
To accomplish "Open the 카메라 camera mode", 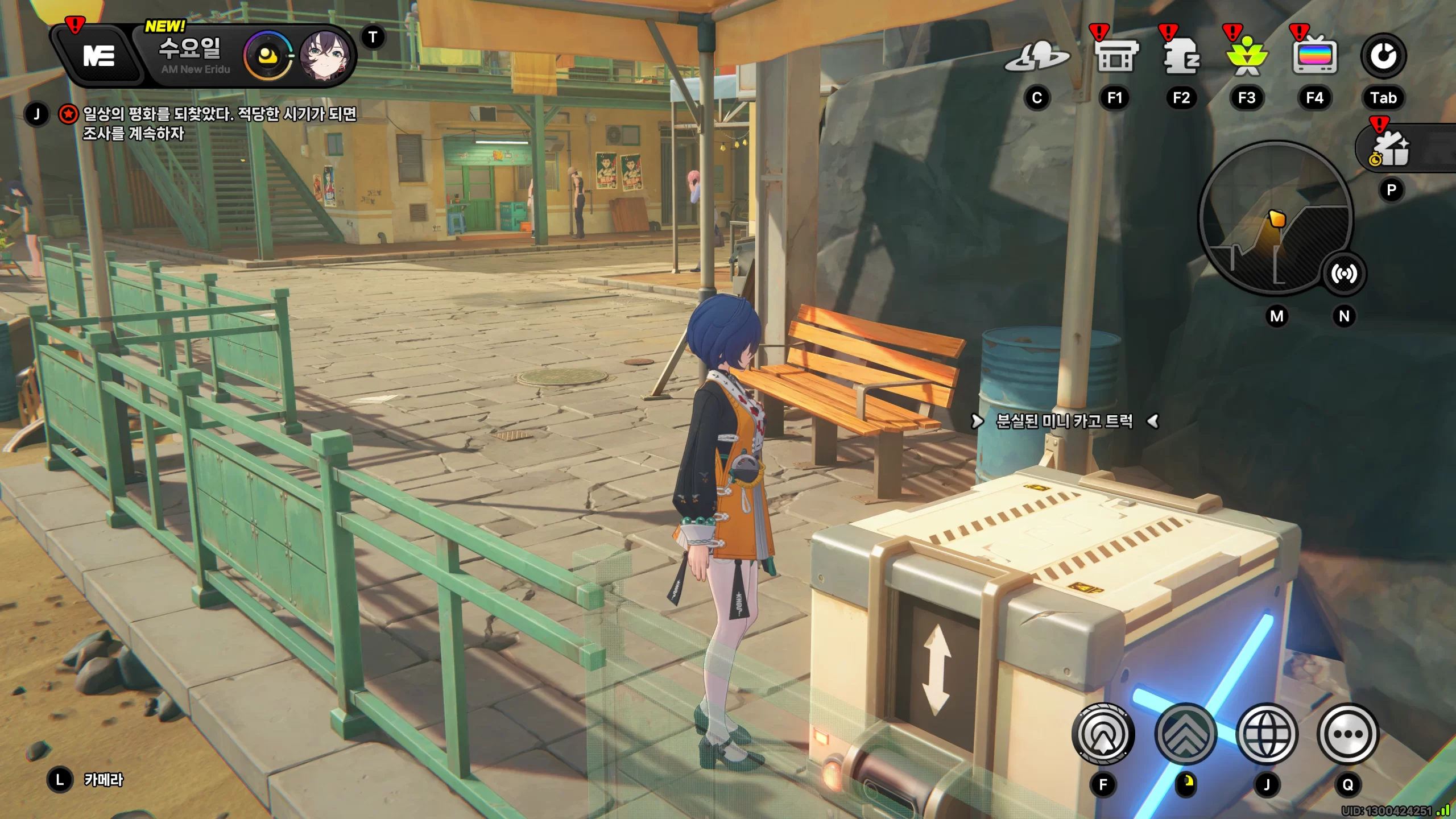I will [x=102, y=780].
